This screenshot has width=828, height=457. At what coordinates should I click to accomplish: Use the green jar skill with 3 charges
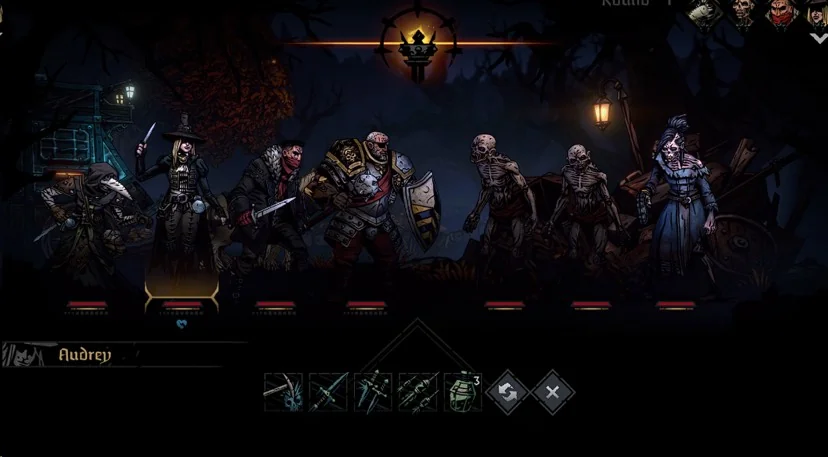[x=462, y=392]
